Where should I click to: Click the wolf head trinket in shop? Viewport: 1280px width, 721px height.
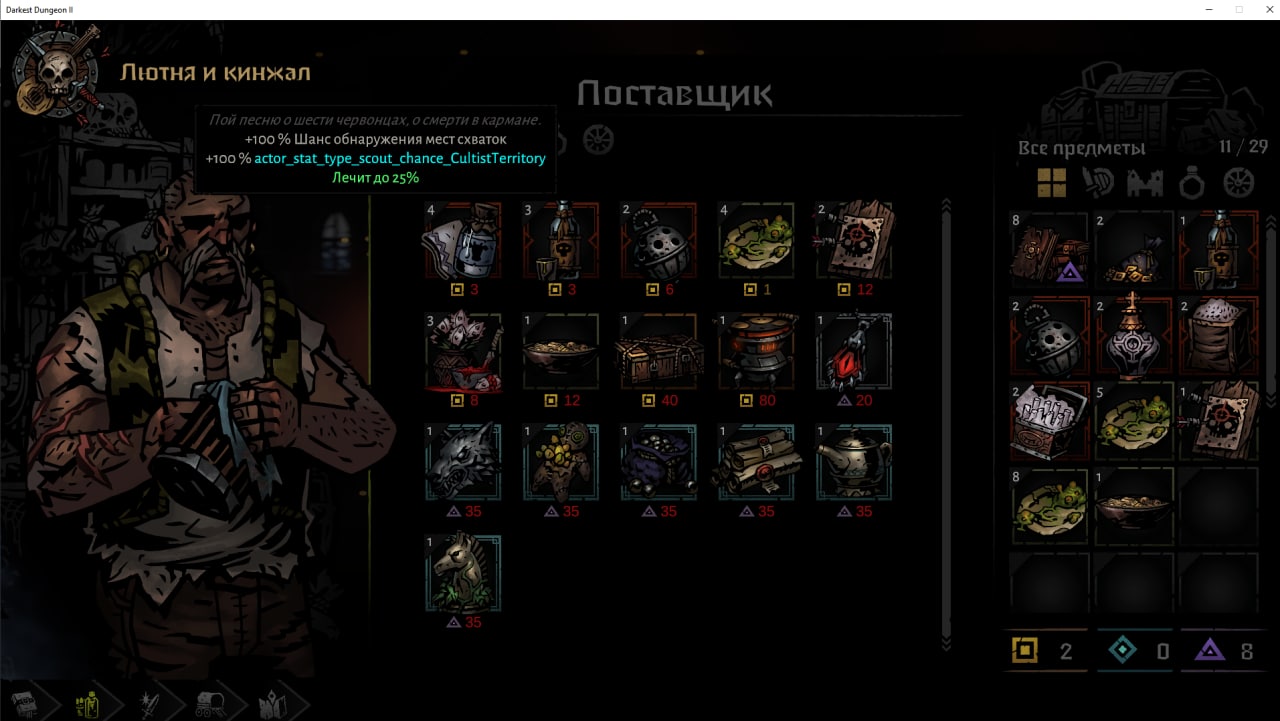point(462,462)
